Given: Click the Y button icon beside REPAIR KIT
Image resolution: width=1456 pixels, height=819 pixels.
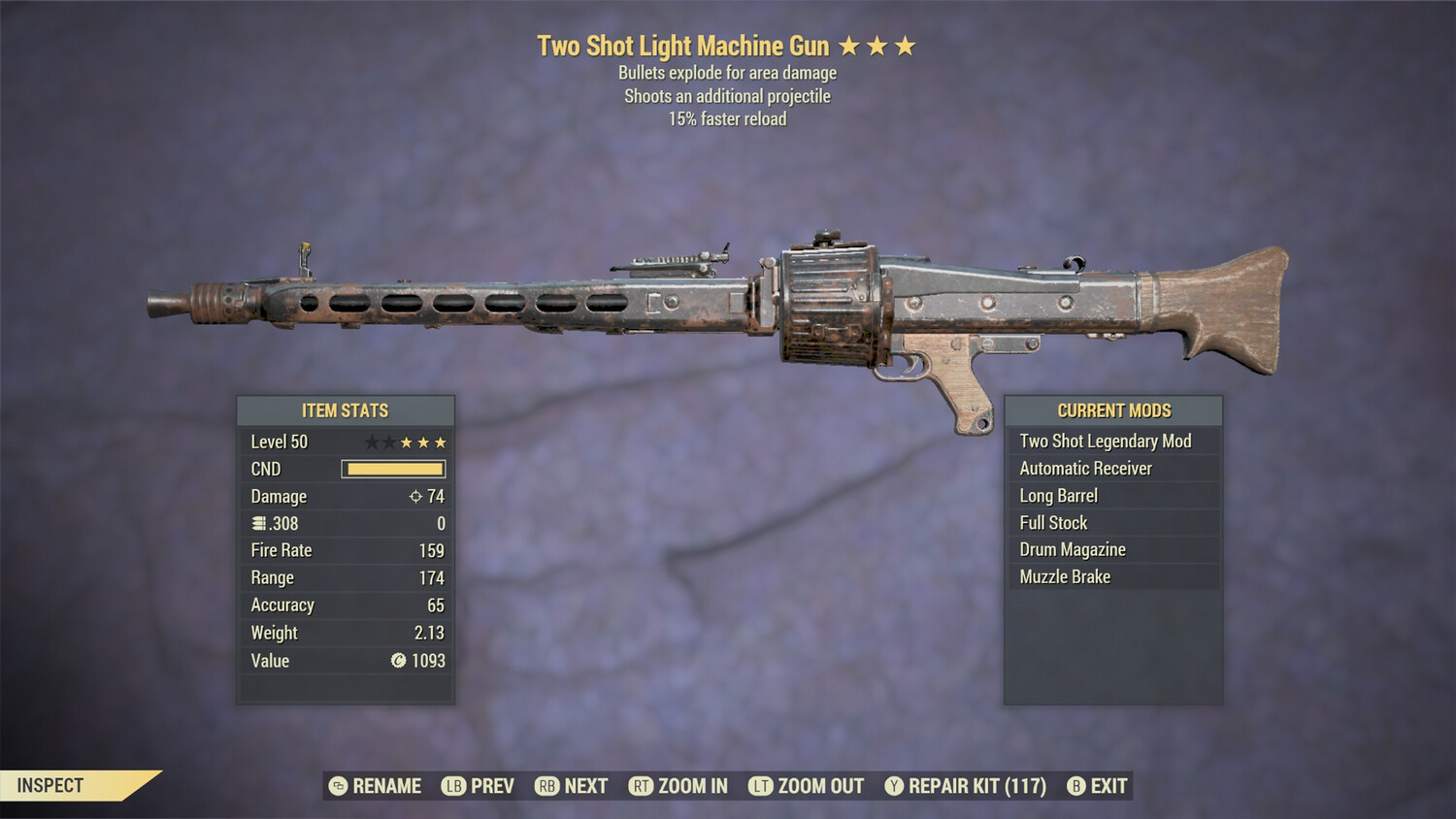Looking at the screenshot, I should [891, 786].
